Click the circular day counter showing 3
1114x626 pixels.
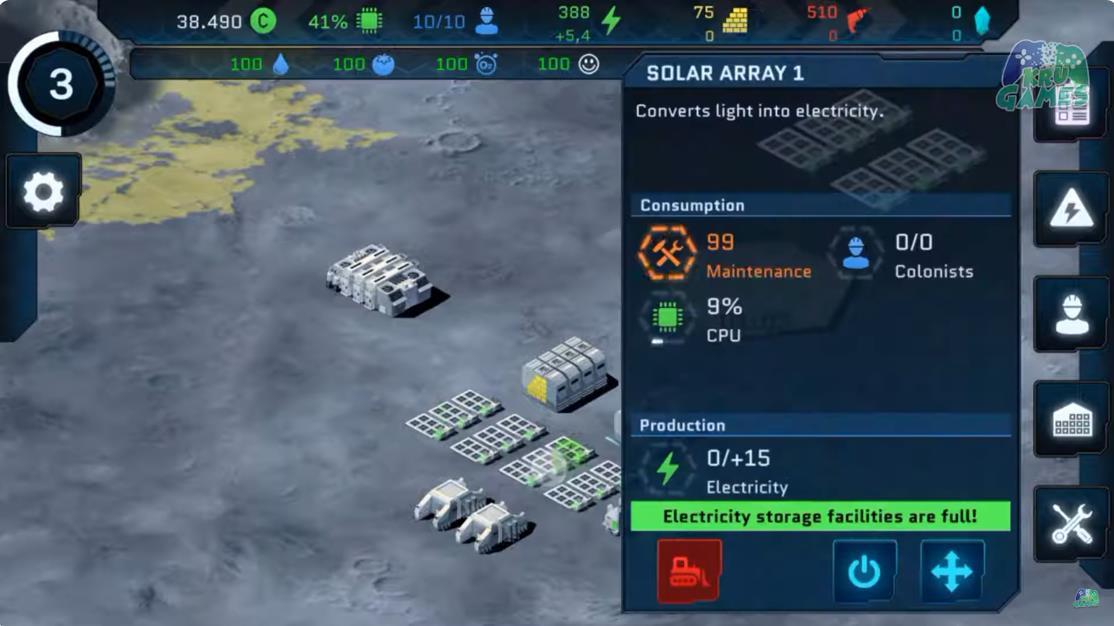pyautogui.click(x=61, y=84)
